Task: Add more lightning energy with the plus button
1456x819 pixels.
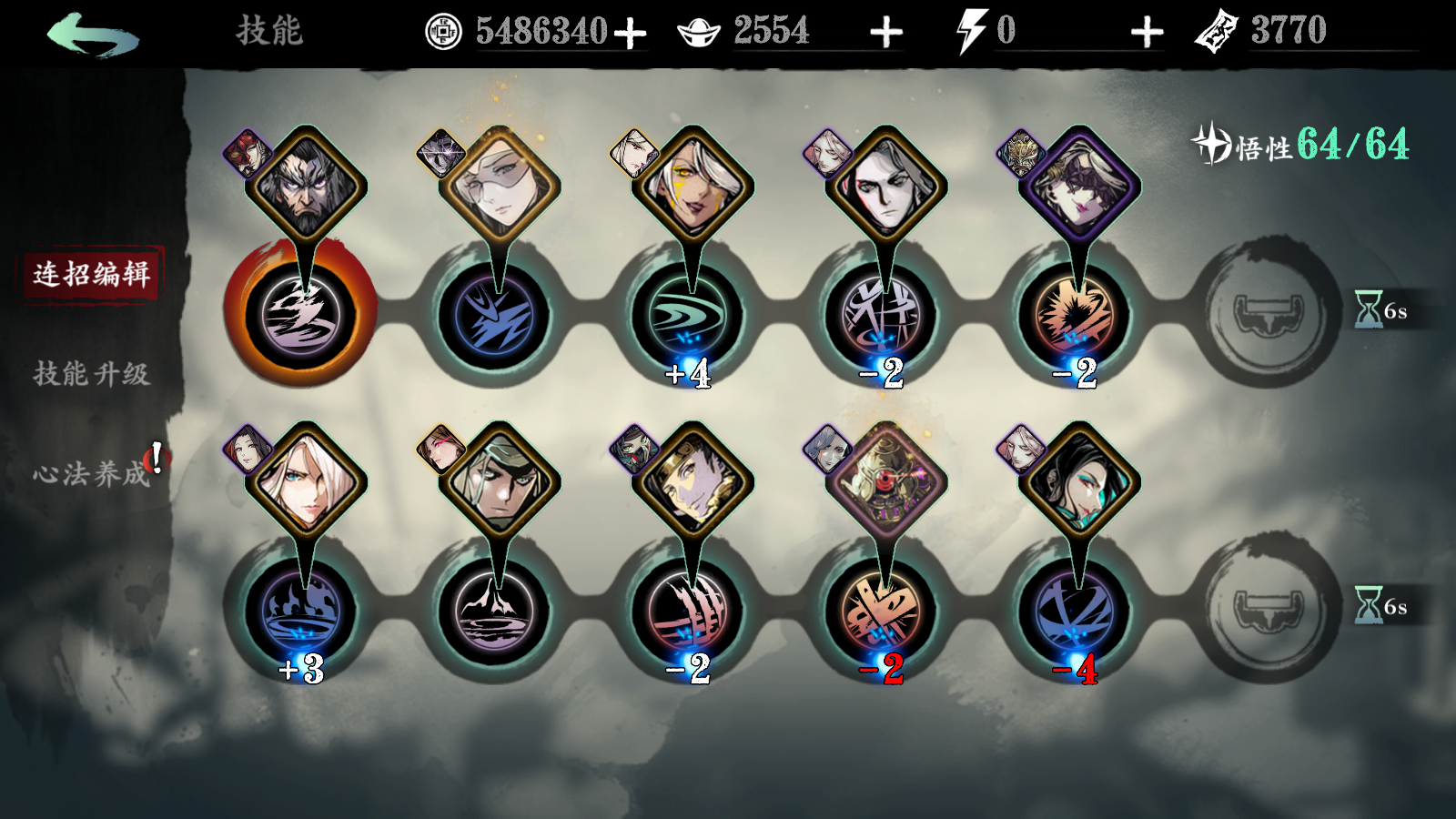Action: (x=1147, y=34)
